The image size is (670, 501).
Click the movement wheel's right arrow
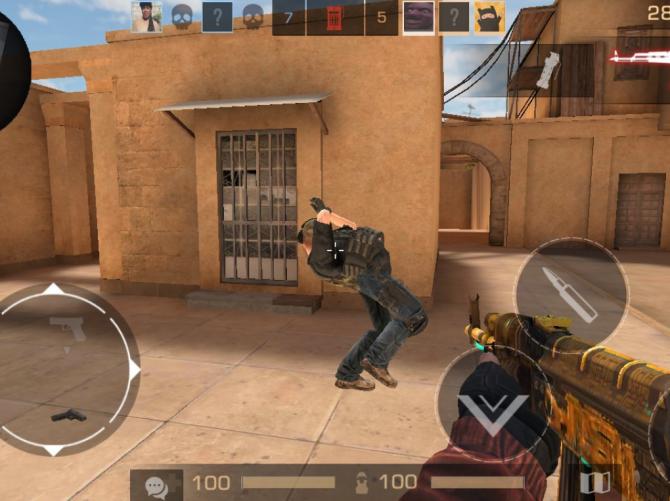(134, 369)
